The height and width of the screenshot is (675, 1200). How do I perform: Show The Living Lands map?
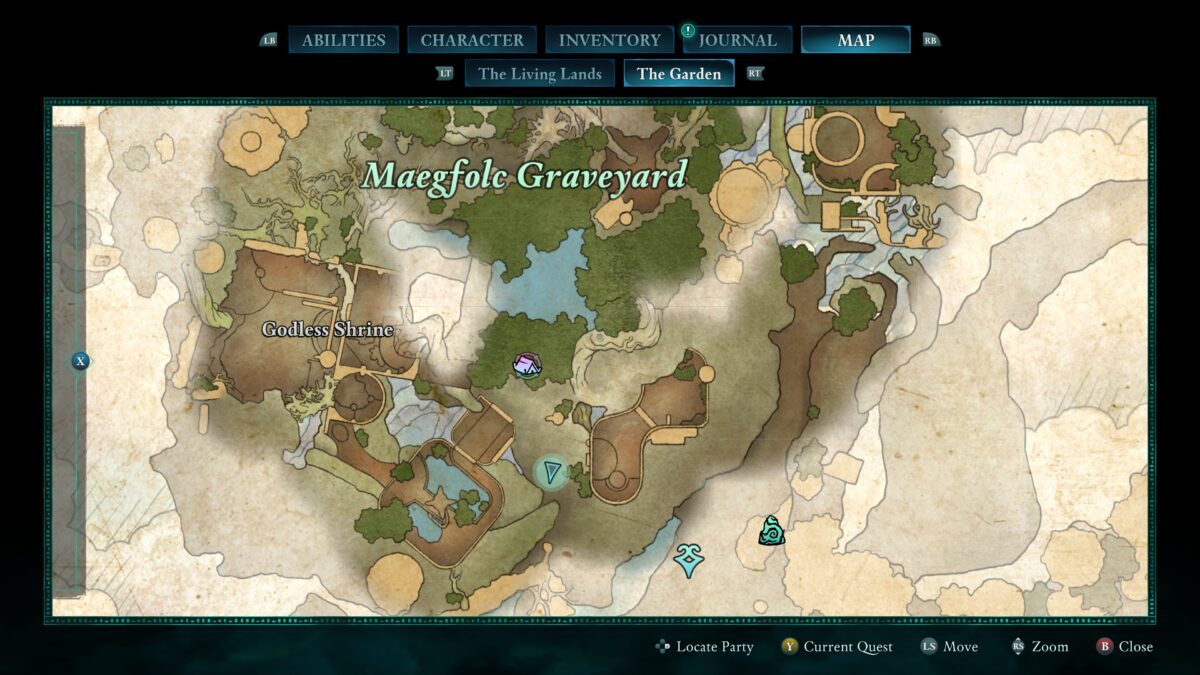[540, 73]
